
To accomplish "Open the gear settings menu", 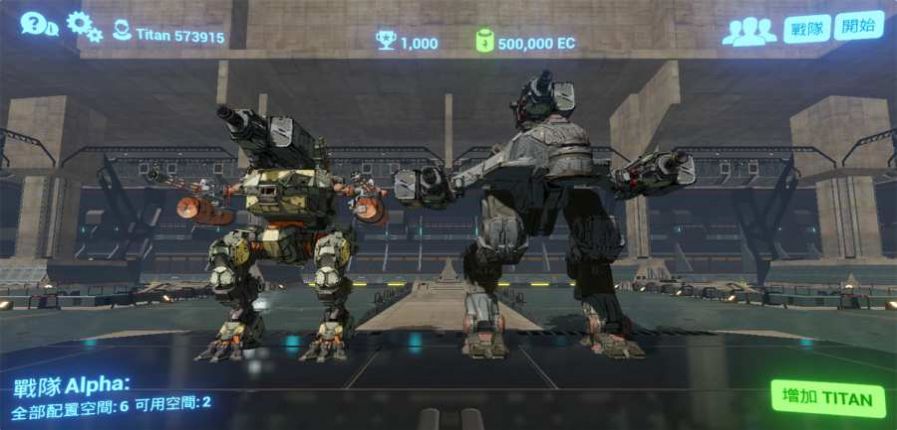I will [x=84, y=26].
